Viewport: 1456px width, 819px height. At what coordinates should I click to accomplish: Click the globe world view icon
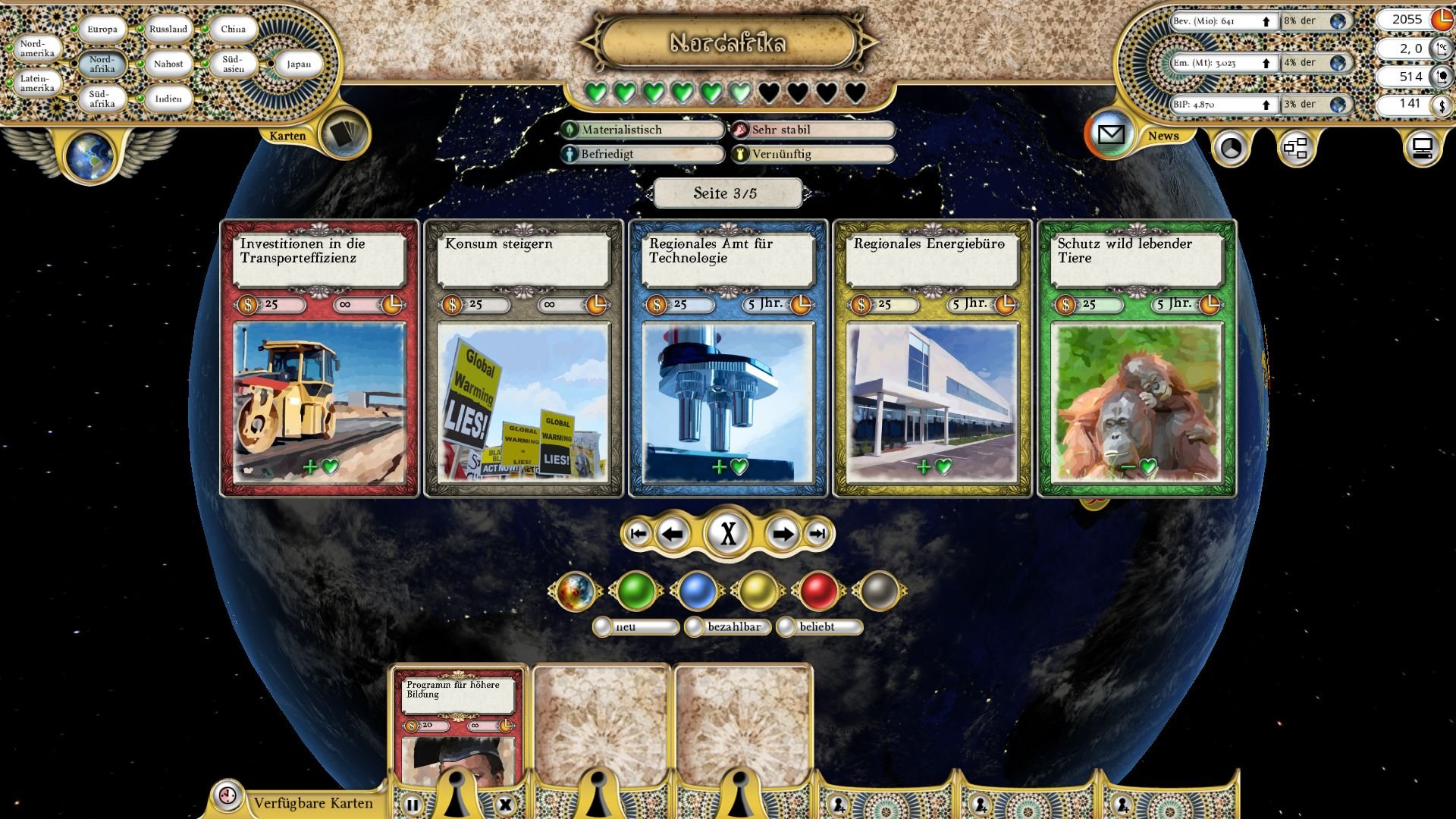coord(89,155)
